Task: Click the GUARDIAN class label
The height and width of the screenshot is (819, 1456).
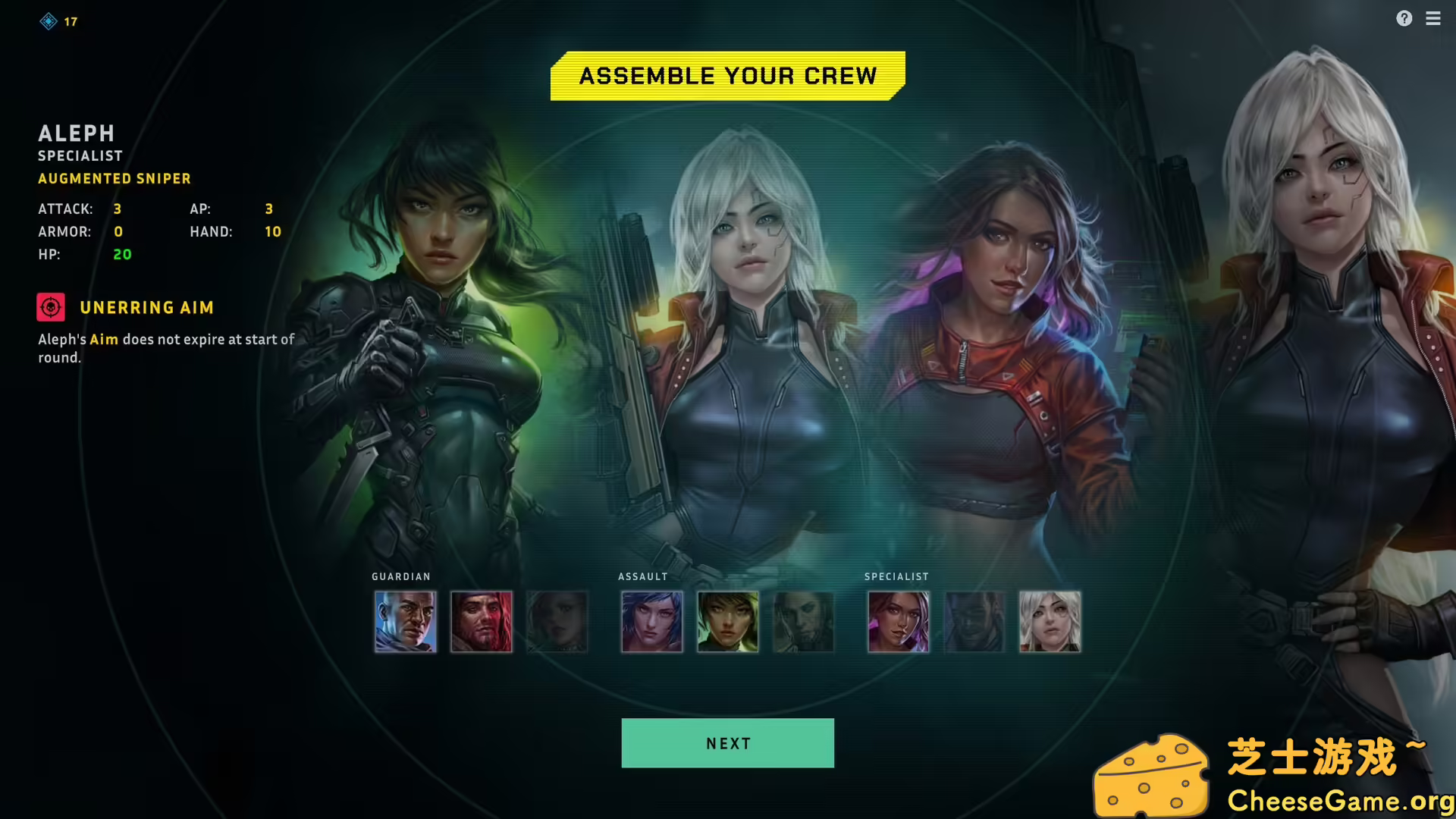Action: coord(401,576)
